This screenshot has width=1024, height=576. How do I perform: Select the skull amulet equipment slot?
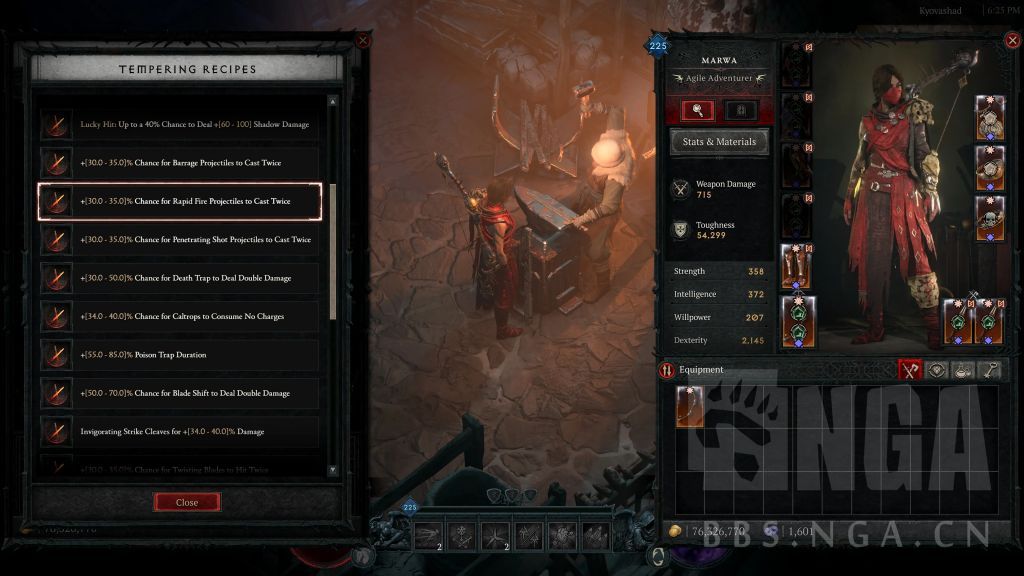tap(990, 218)
